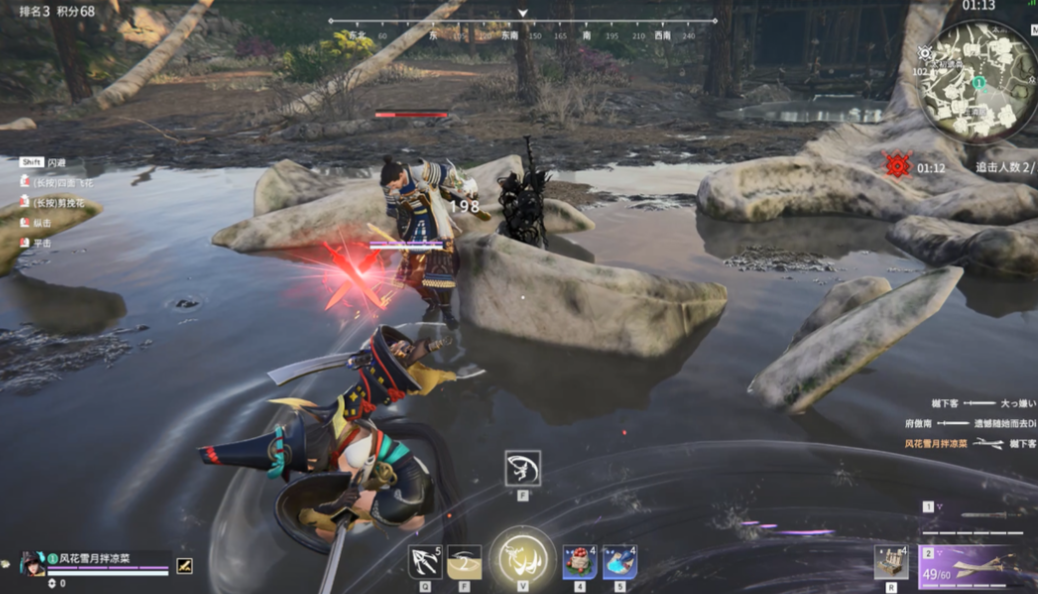1038x594 pixels.
Task: Use the golden ultimate ability icon
Action: coord(522,558)
